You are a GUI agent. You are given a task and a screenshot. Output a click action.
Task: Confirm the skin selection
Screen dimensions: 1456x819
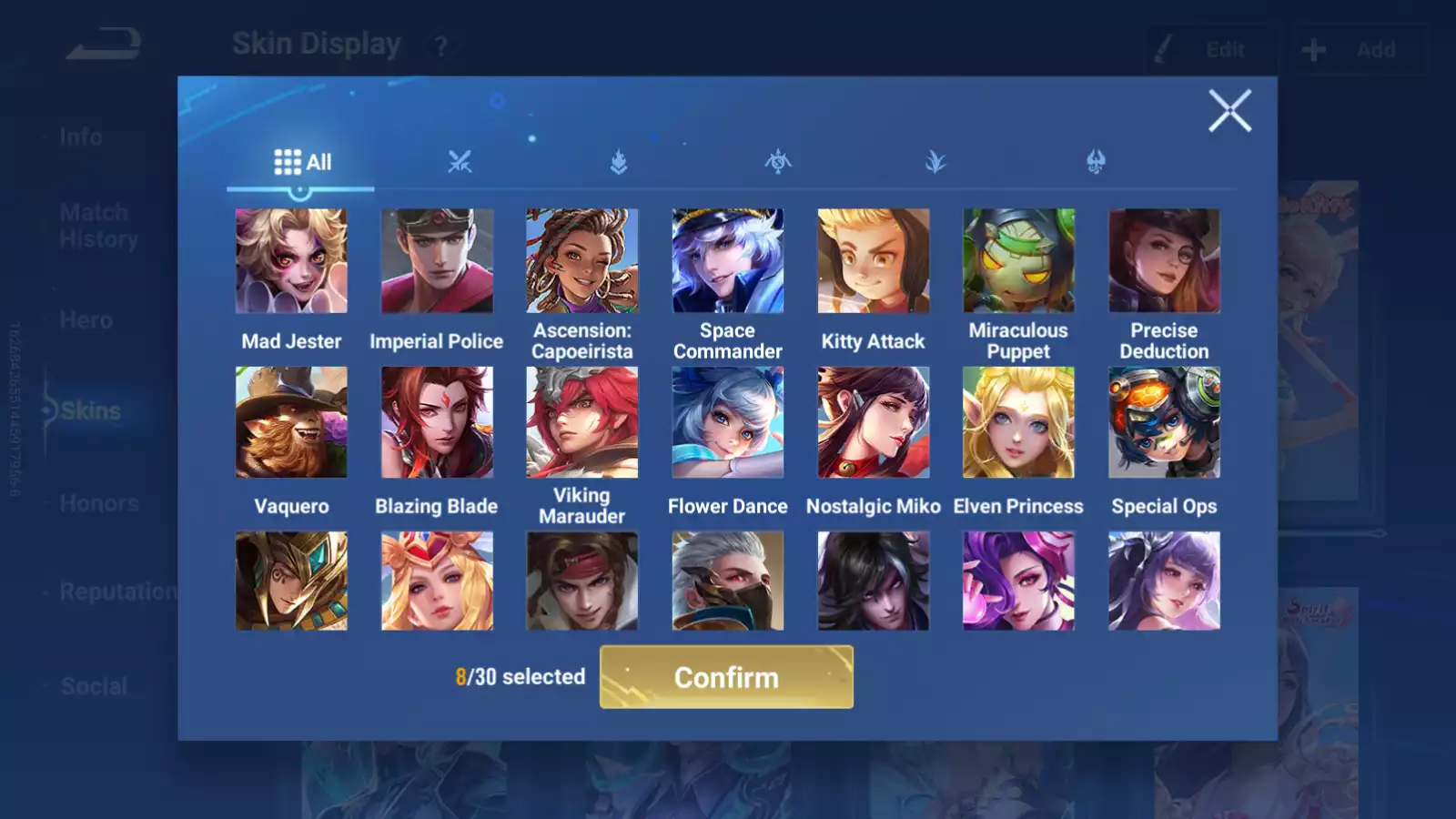pyautogui.click(x=726, y=677)
